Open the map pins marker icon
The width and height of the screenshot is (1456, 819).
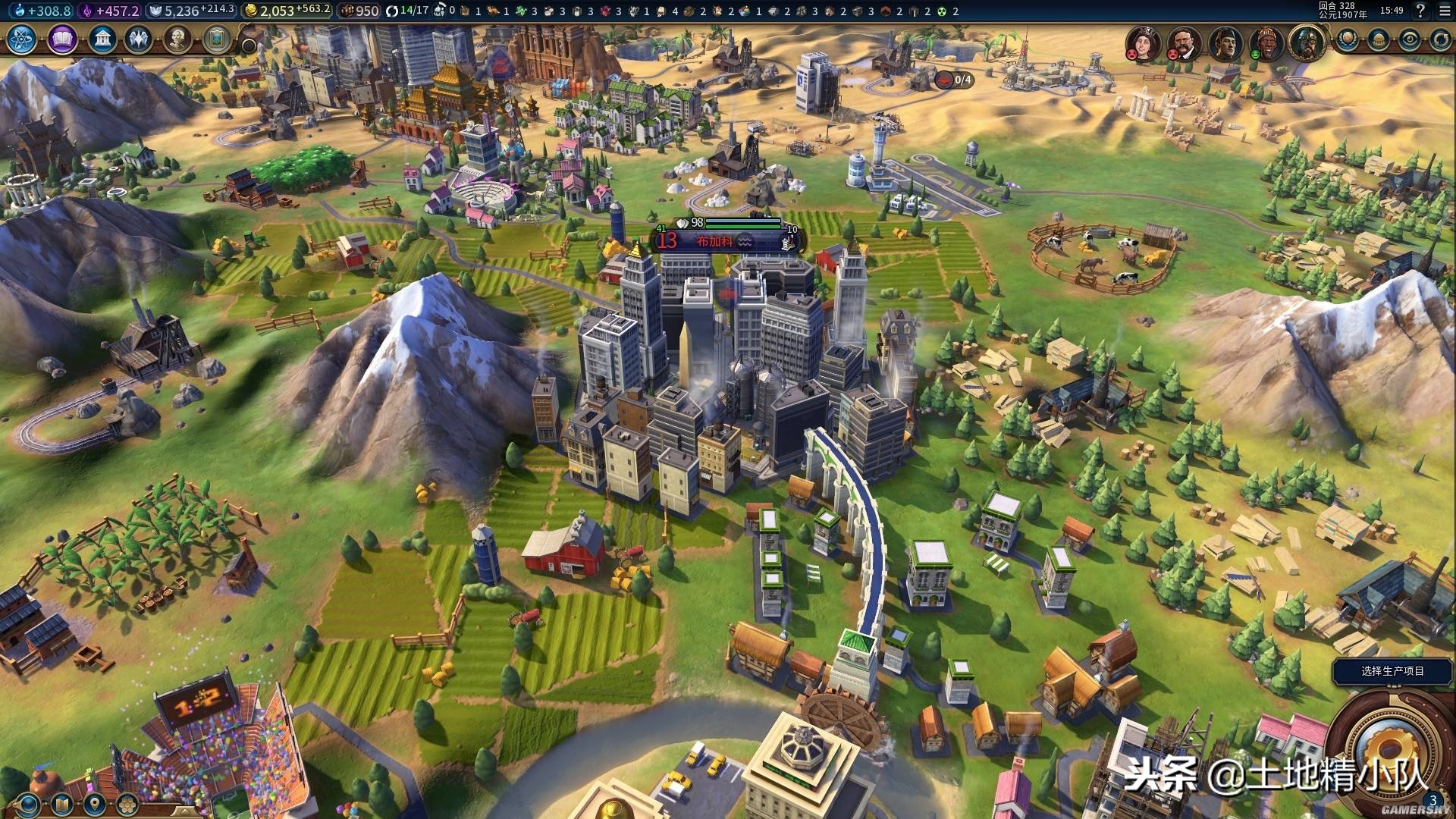(94, 805)
